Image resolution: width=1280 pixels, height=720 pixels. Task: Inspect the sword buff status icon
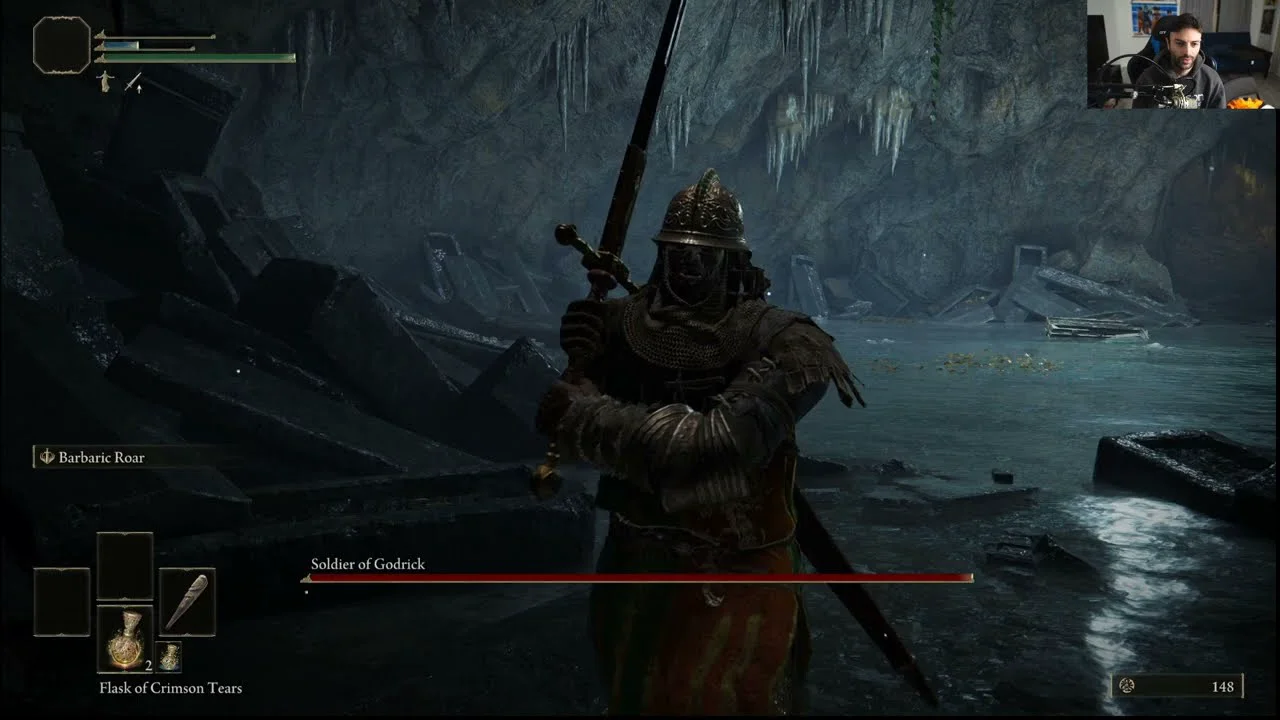tap(133, 83)
